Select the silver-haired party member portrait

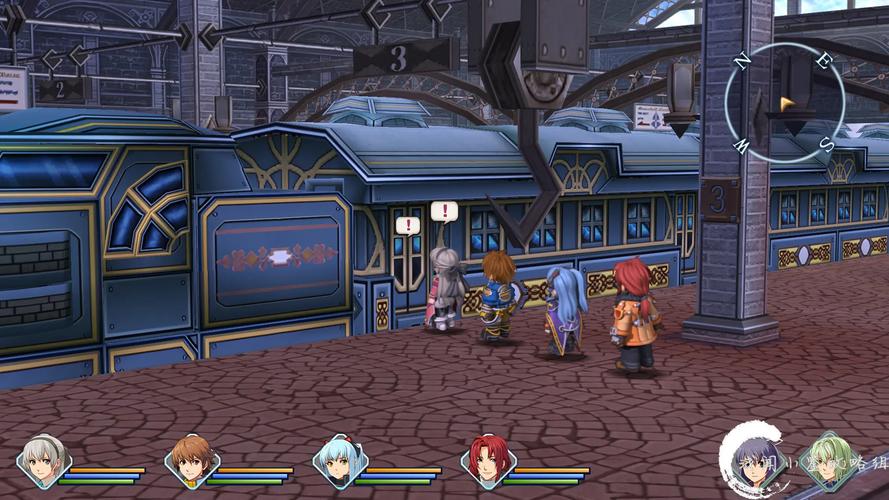pyautogui.click(x=44, y=462)
